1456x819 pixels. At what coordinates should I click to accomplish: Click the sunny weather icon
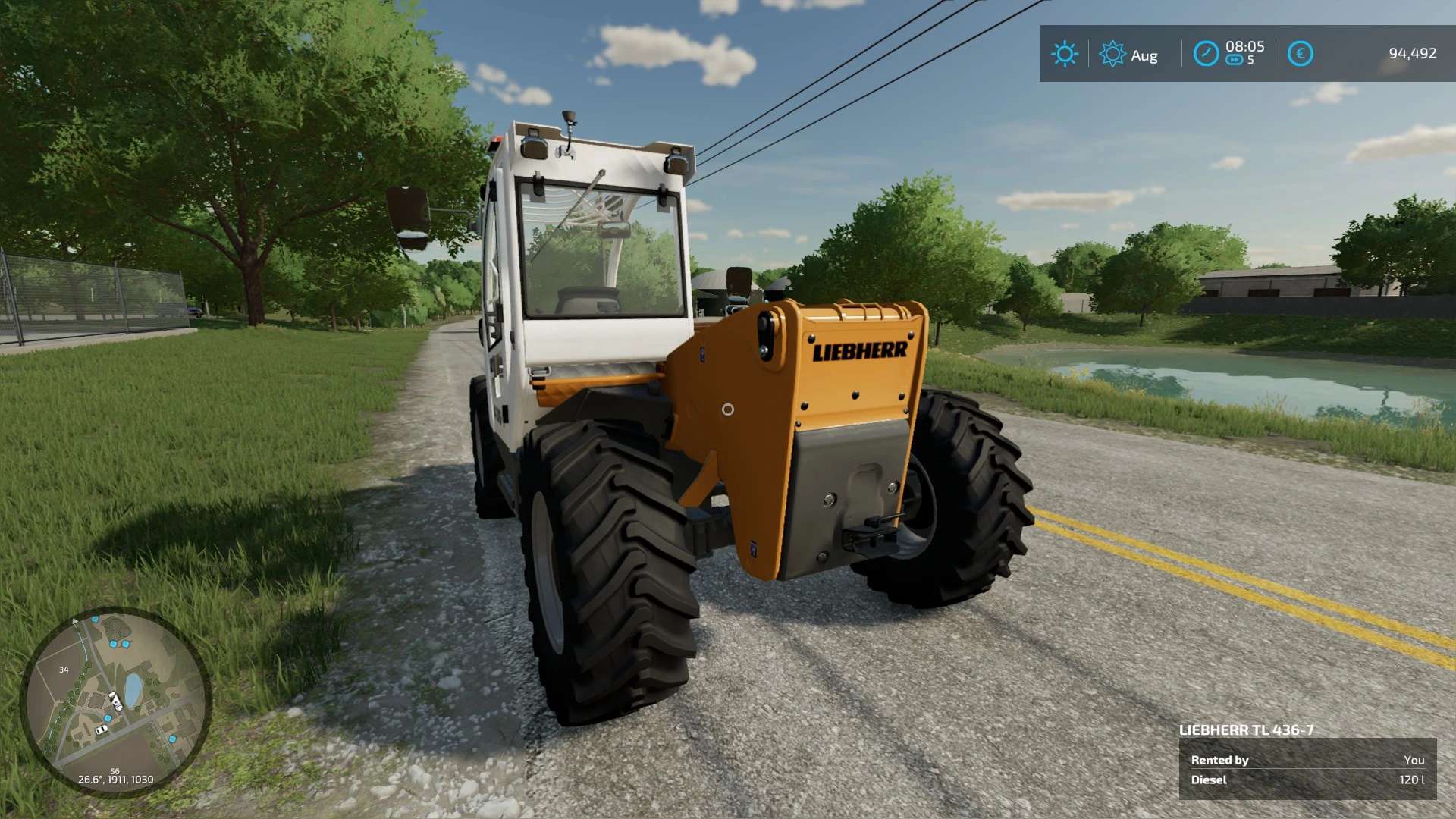1064,54
